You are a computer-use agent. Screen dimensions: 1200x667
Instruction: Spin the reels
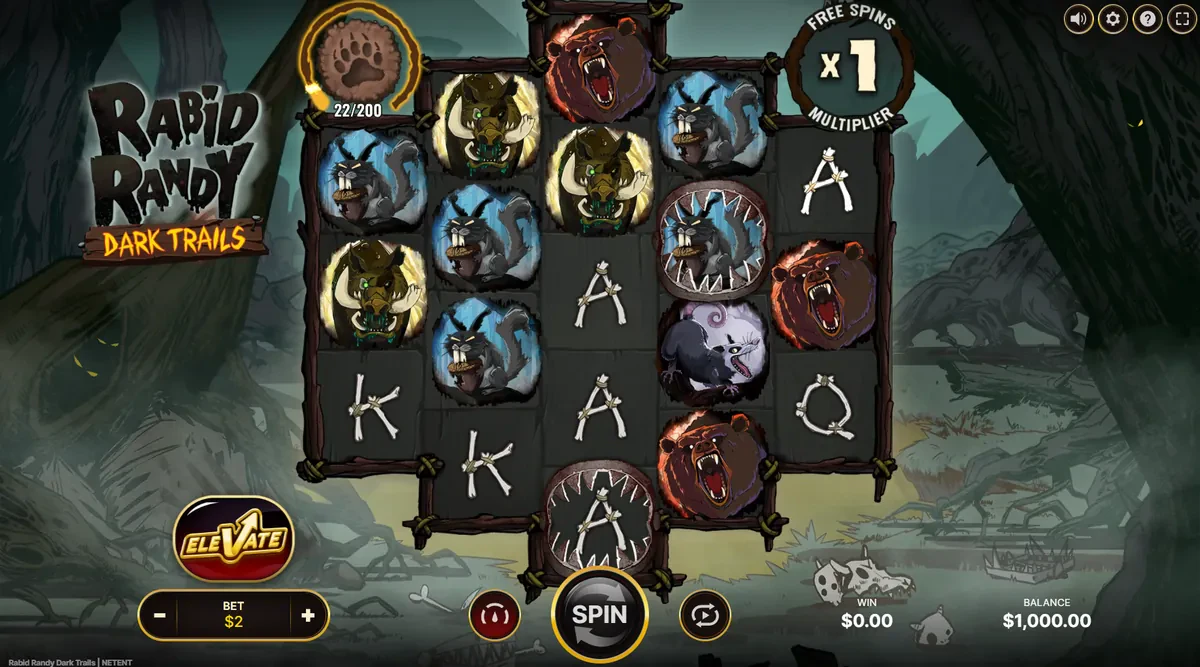(x=599, y=614)
